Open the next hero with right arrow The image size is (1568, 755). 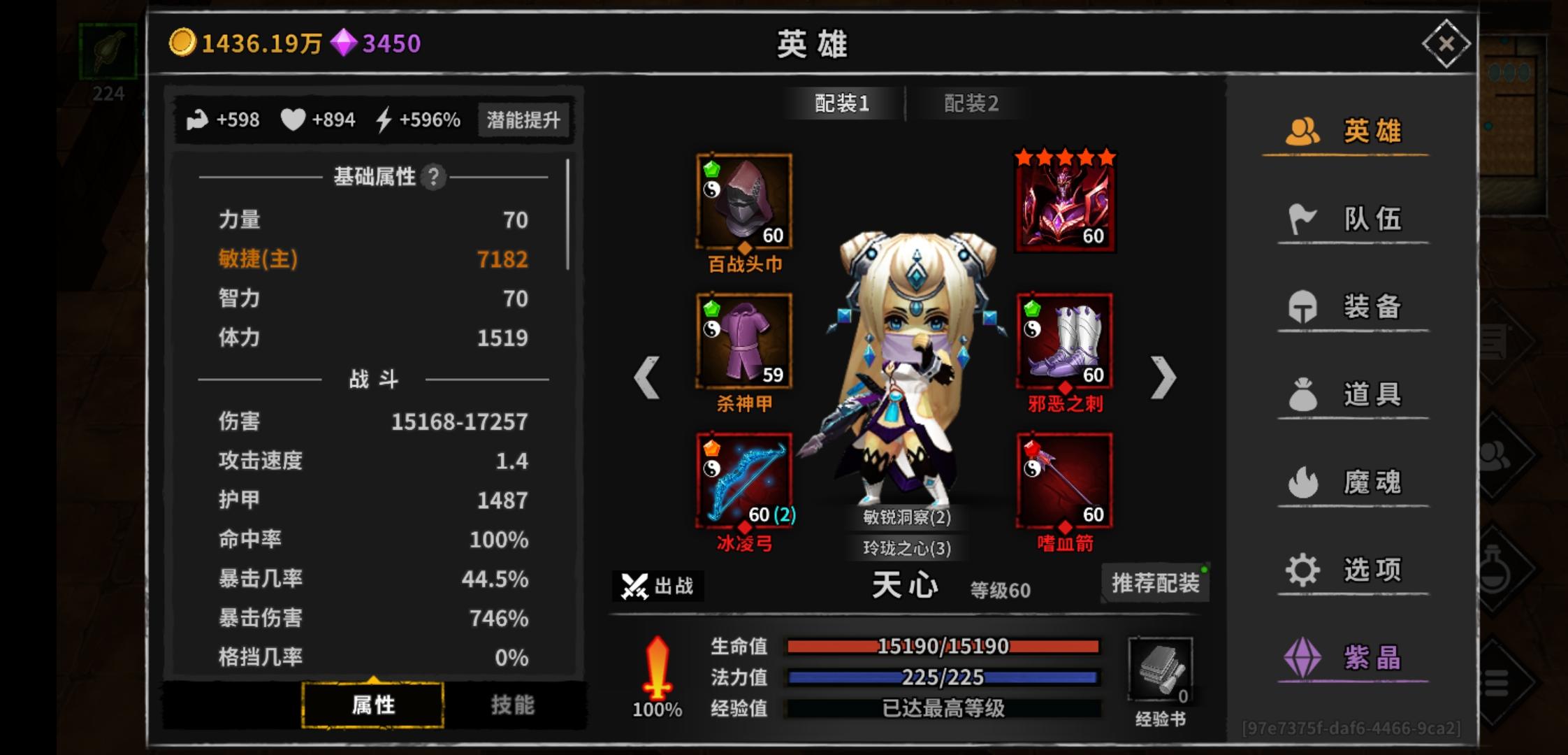1163,377
